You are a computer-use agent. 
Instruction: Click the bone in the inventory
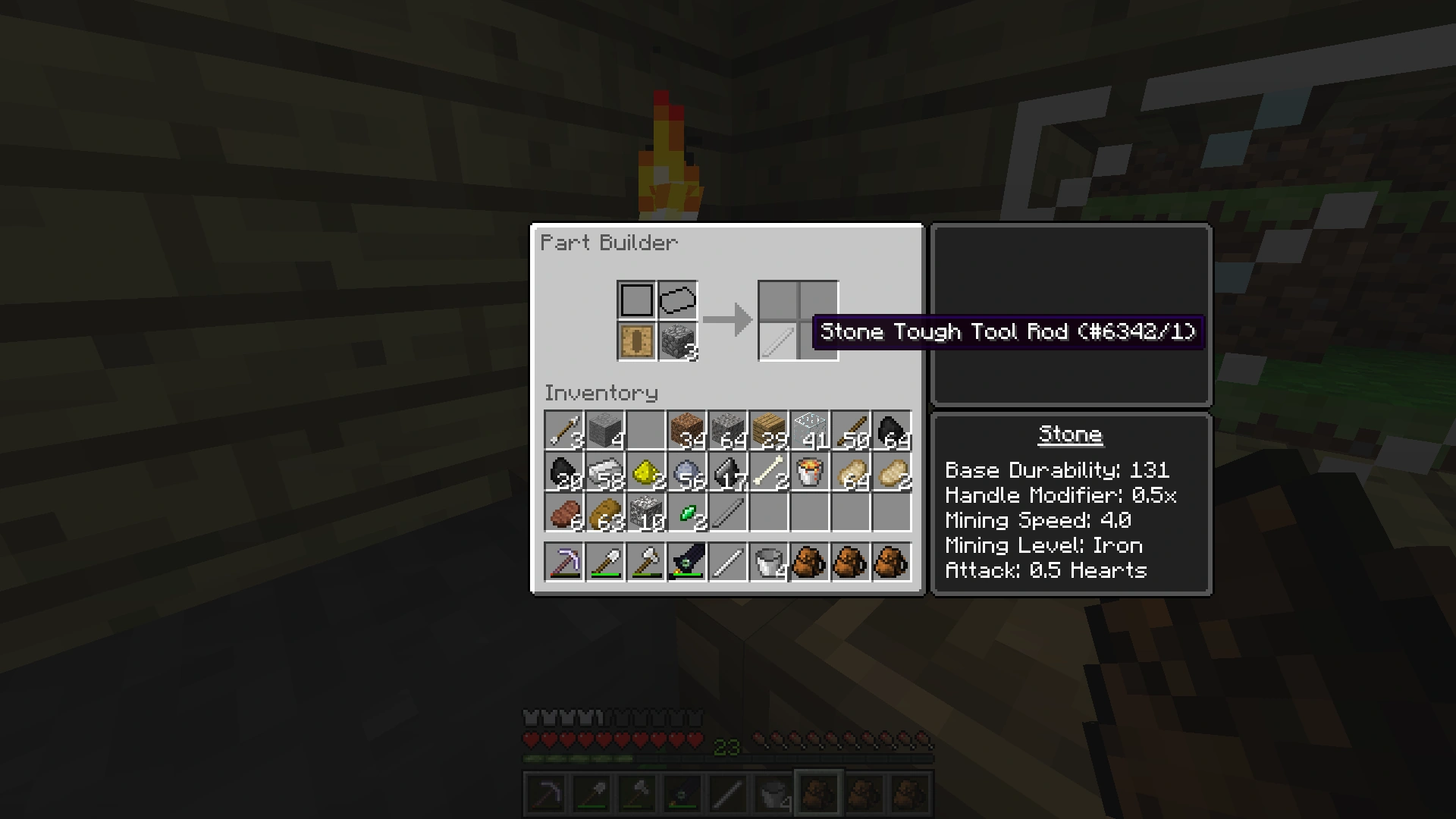pos(769,470)
